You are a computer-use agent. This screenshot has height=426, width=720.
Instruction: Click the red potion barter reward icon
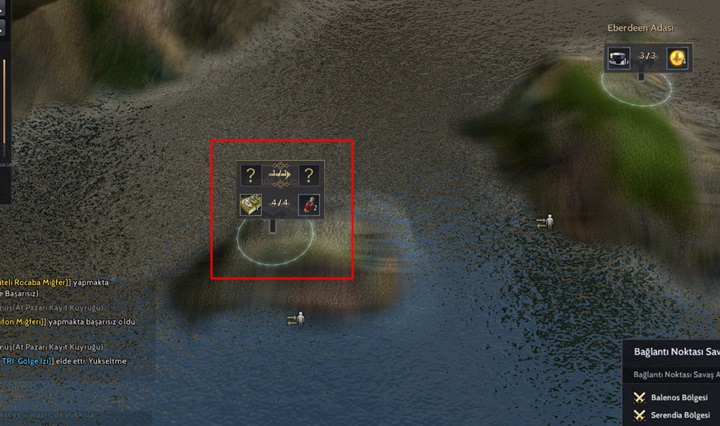coord(310,204)
